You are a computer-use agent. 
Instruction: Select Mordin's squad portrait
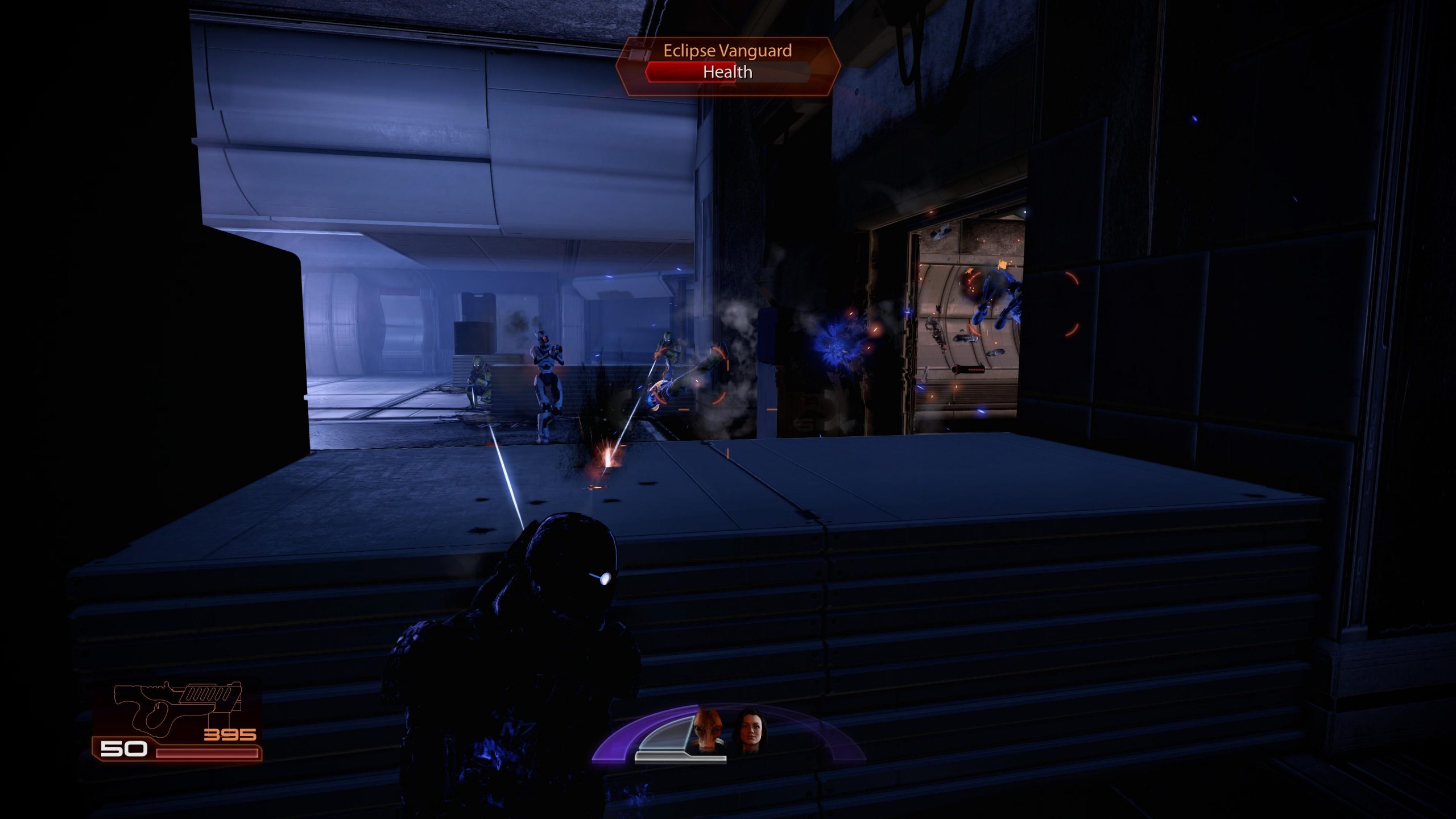[707, 730]
